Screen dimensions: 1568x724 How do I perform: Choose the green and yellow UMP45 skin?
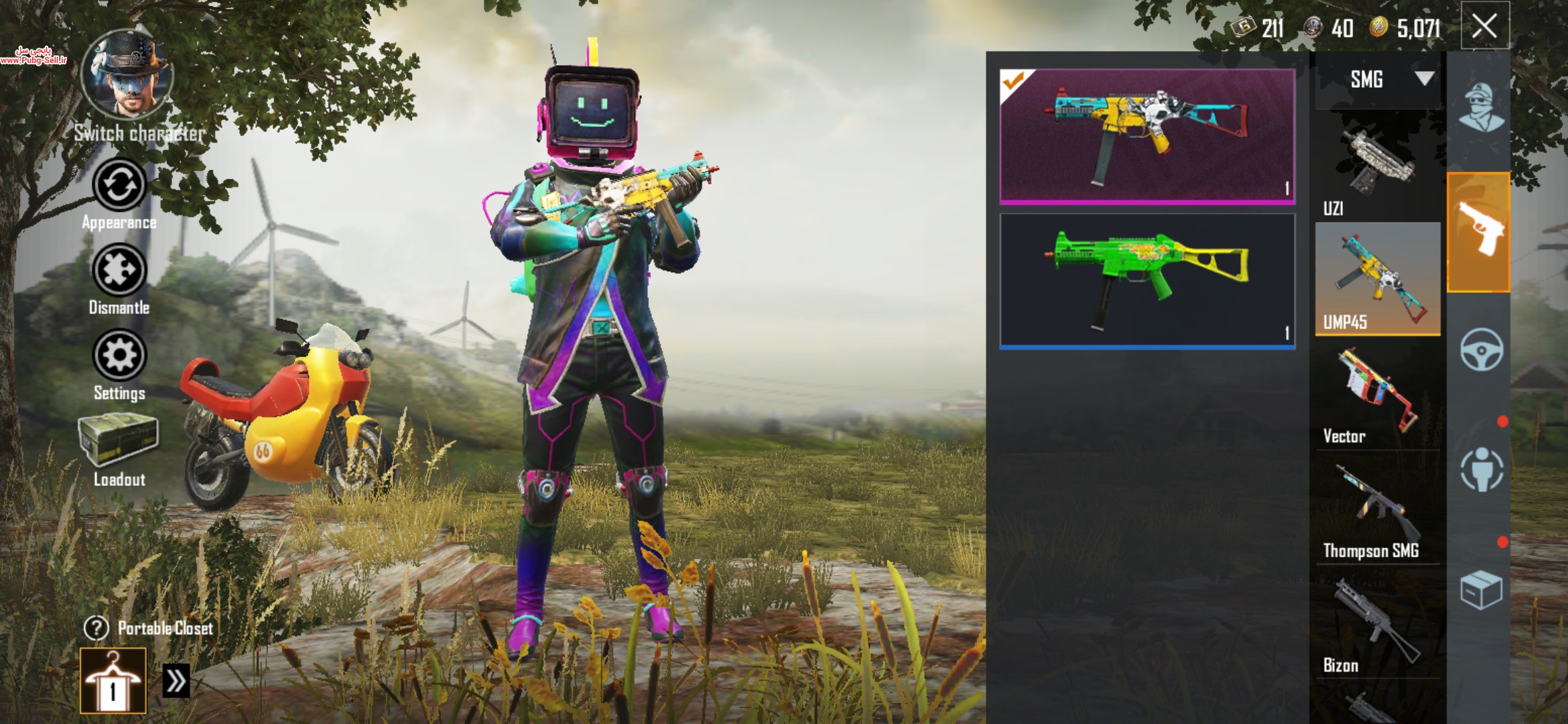tap(1147, 281)
